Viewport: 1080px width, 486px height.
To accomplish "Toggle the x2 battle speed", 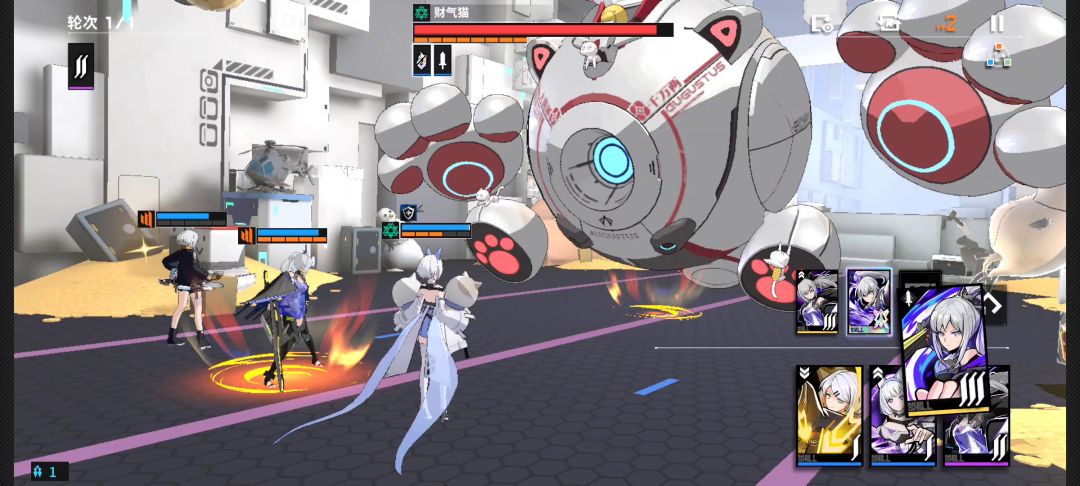I will pos(944,23).
